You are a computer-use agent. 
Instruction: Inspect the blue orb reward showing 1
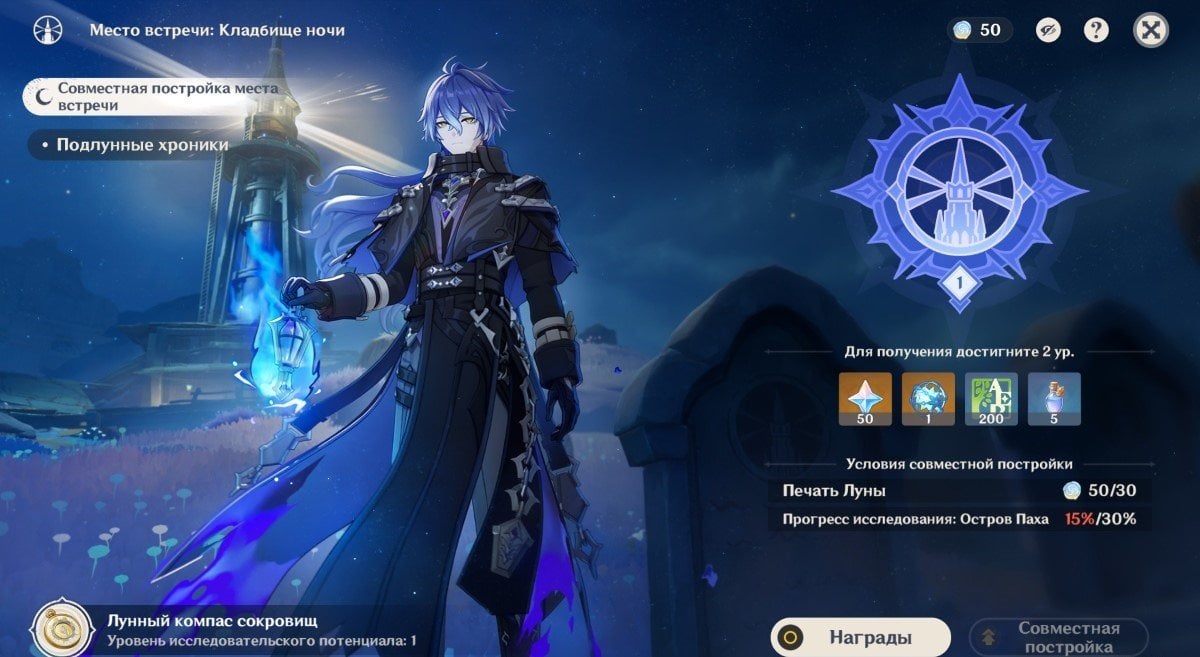[x=928, y=399]
